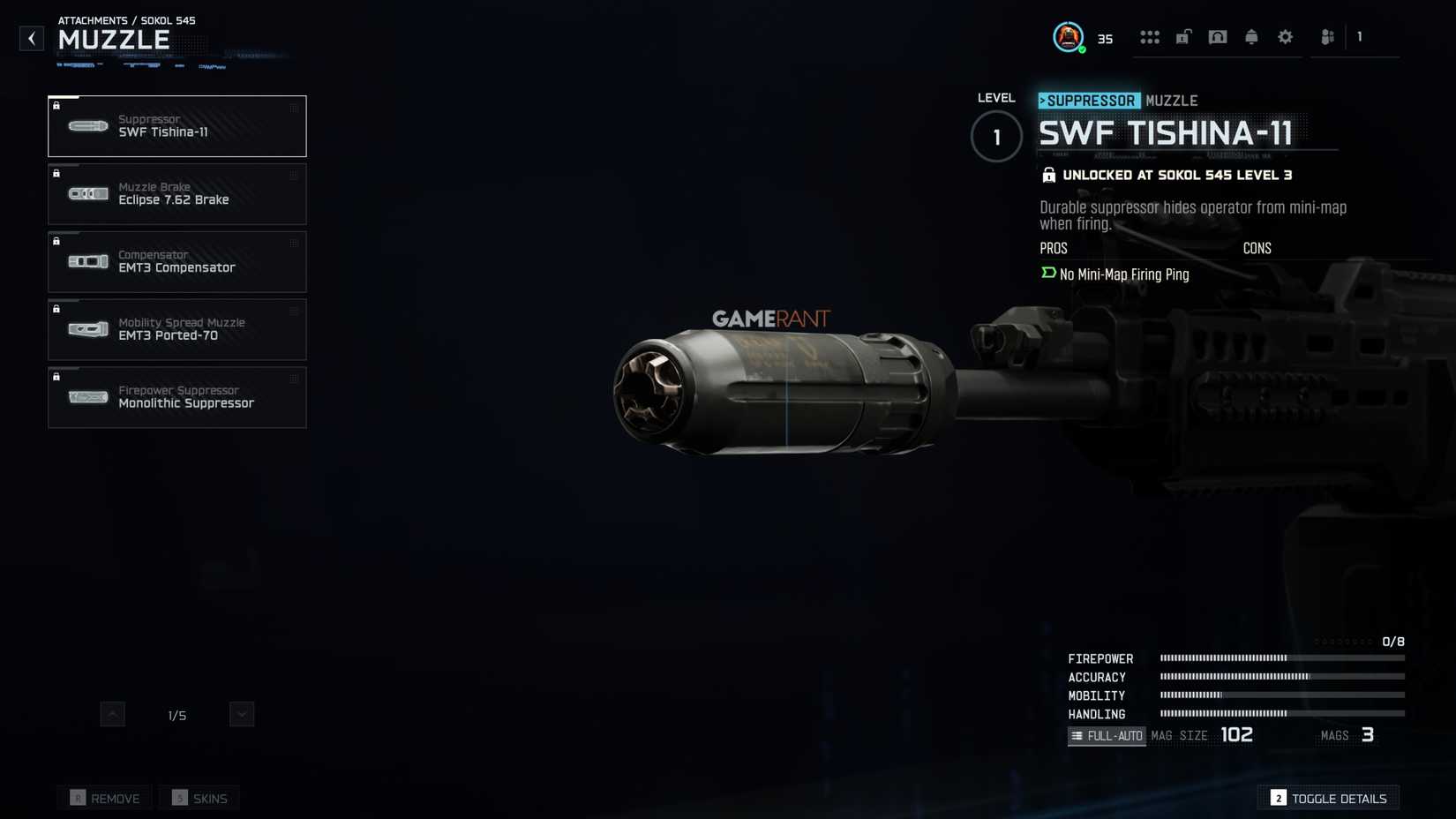1456x819 pixels.
Task: Expand next attachment page with down chevron
Action: [x=240, y=714]
